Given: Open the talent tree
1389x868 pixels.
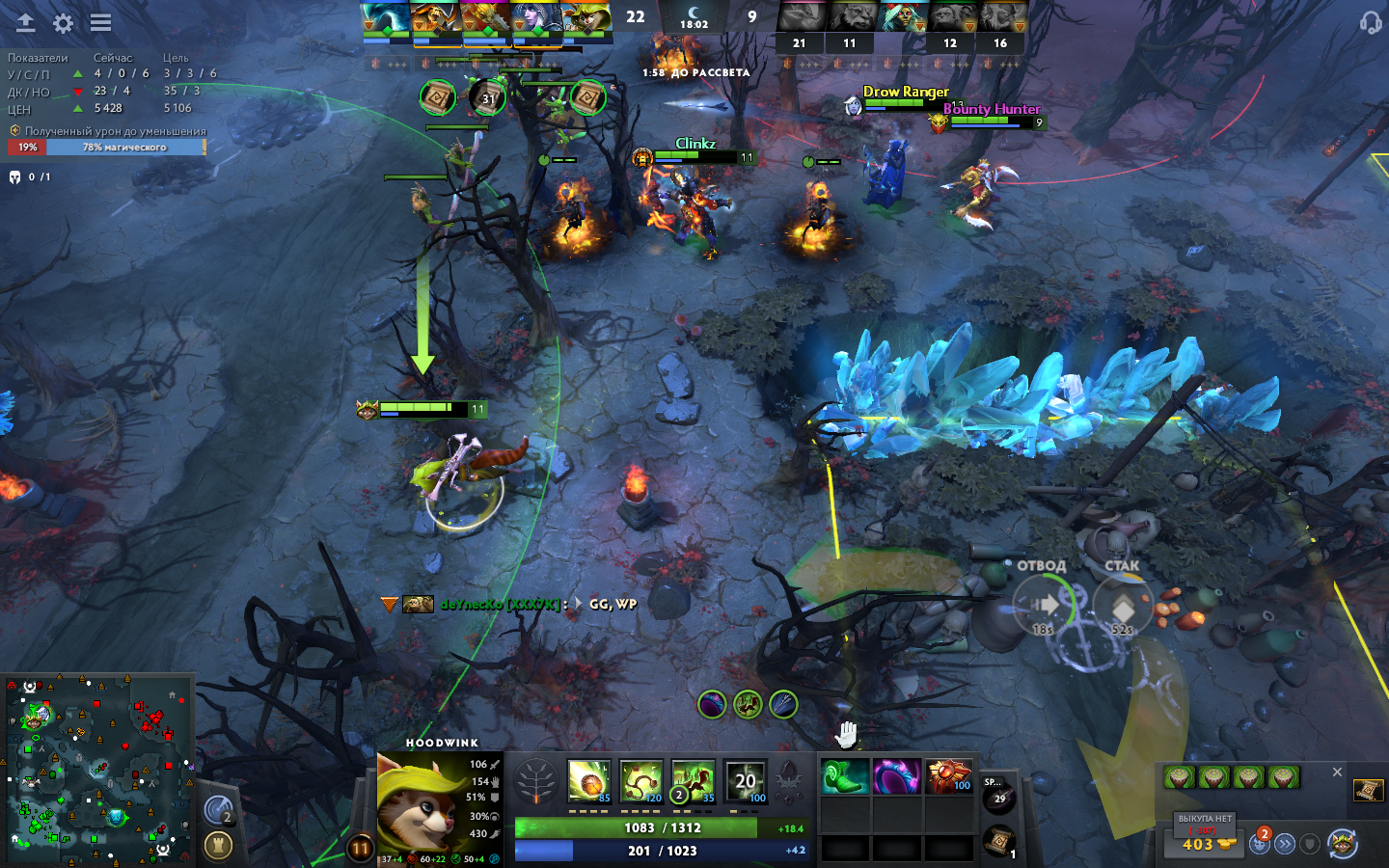Looking at the screenshot, I should 535,781.
